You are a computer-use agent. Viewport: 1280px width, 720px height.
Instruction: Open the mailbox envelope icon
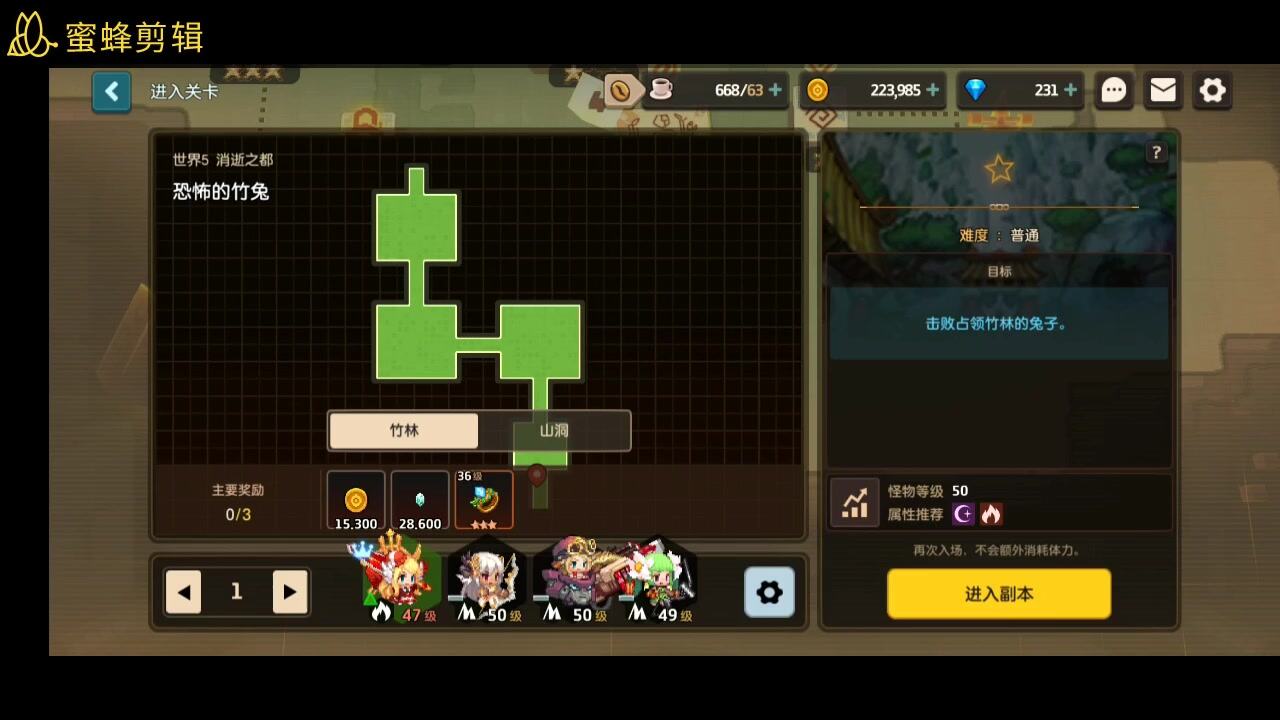[x=1163, y=90]
